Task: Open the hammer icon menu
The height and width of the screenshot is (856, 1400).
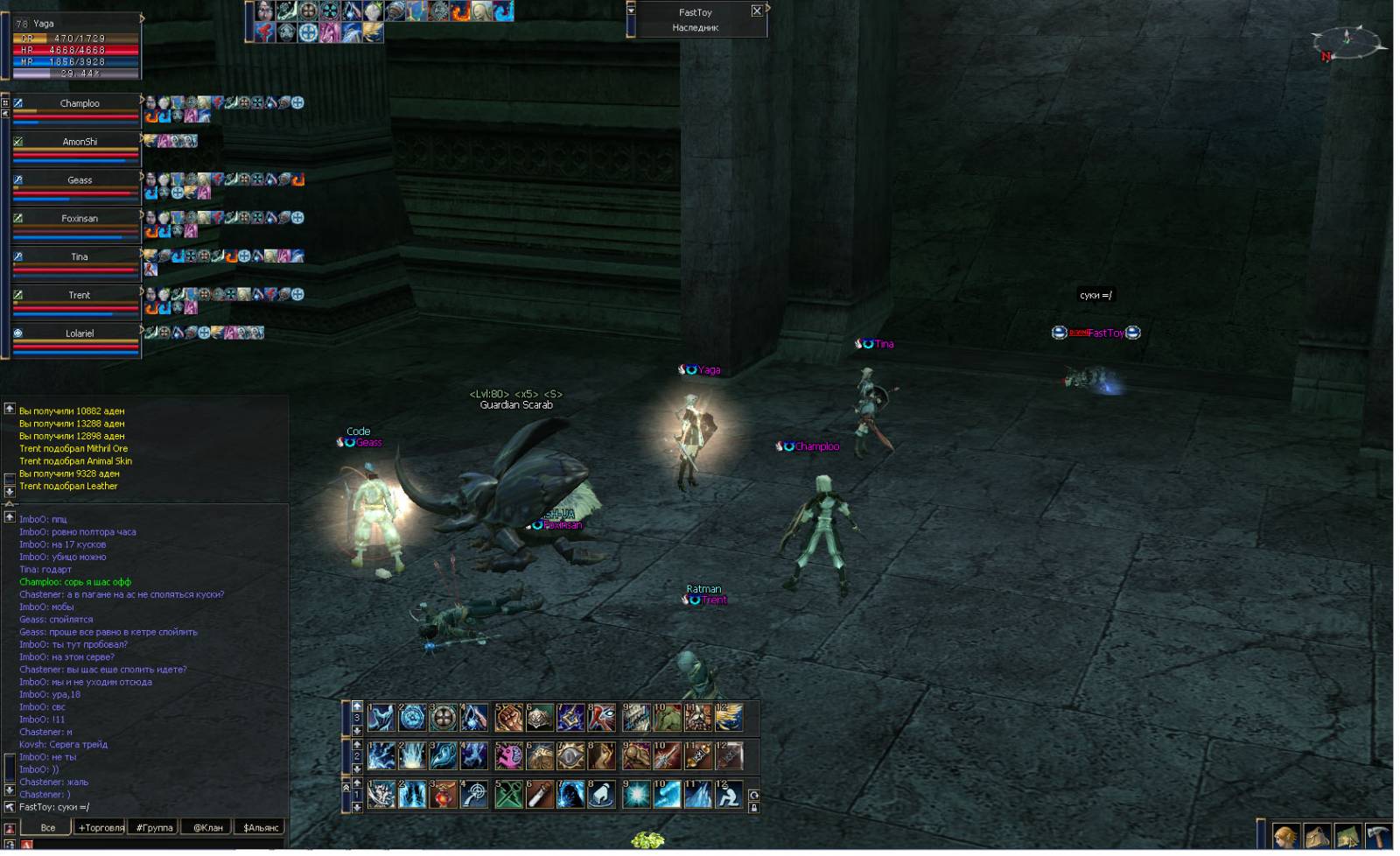Action: [x=1378, y=838]
